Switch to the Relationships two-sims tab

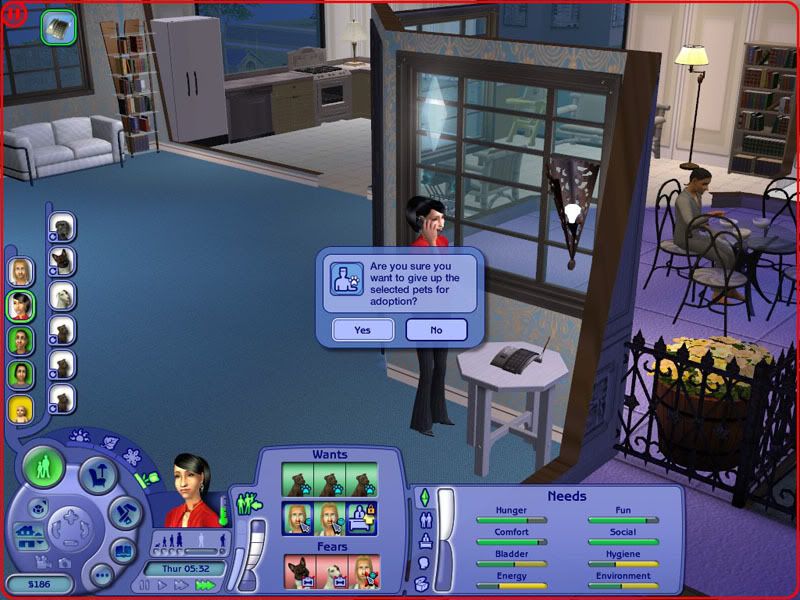(x=423, y=520)
